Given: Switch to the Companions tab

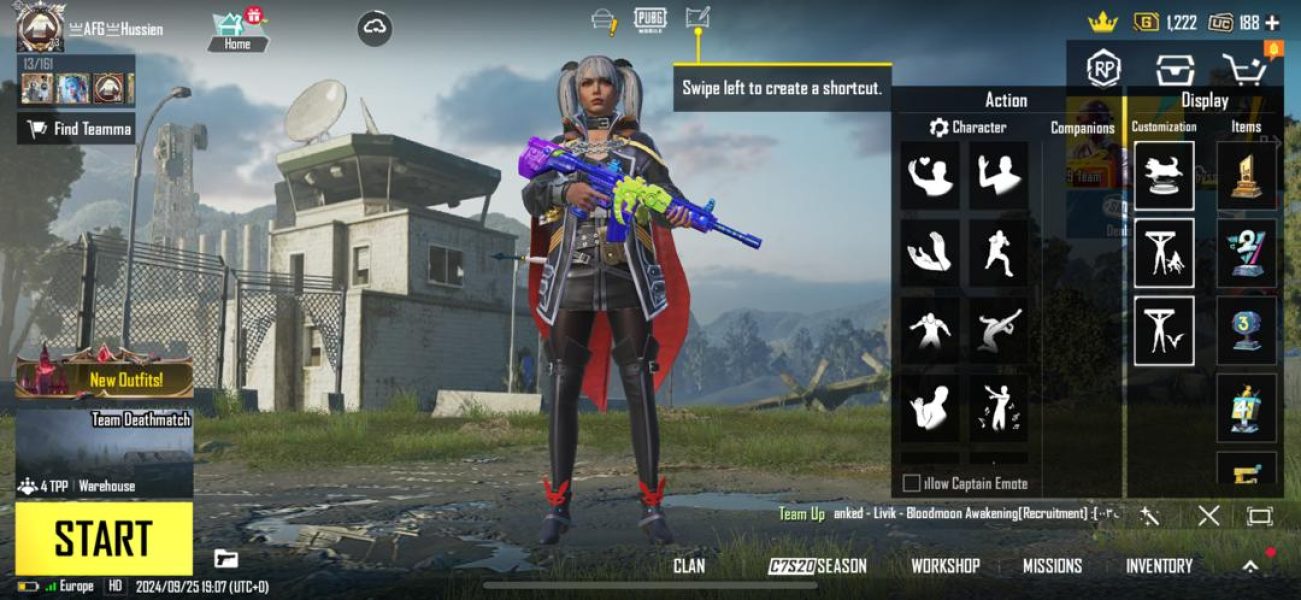Looking at the screenshot, I should coord(1082,128).
